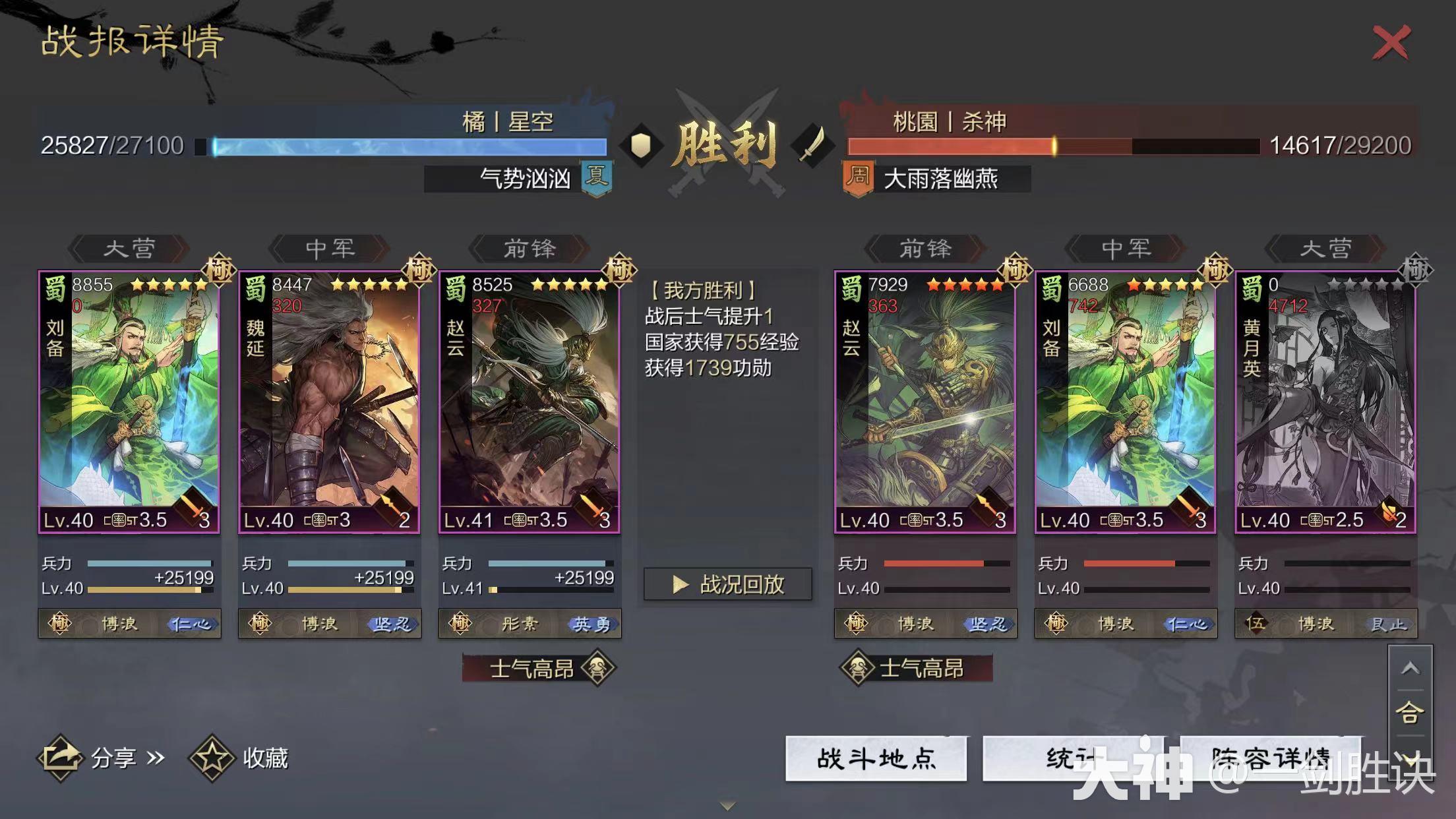Select the 大营 formation header tab
Viewport: 1456px width, 819px height.
(x=128, y=249)
